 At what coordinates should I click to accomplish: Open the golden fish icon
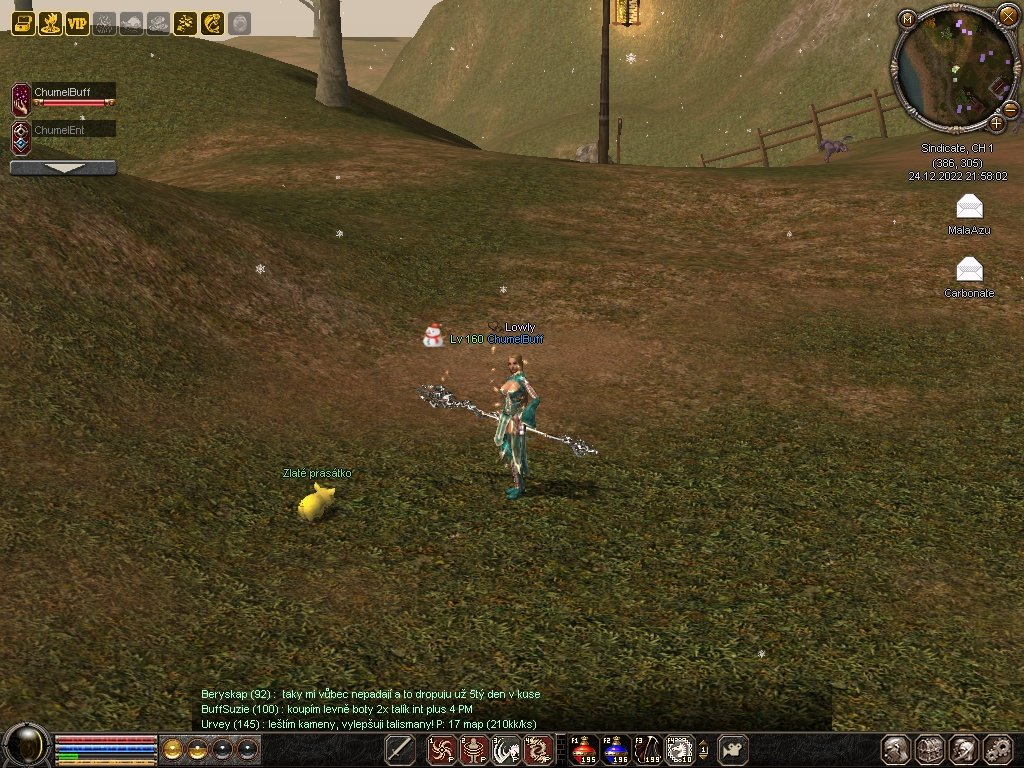(212, 23)
